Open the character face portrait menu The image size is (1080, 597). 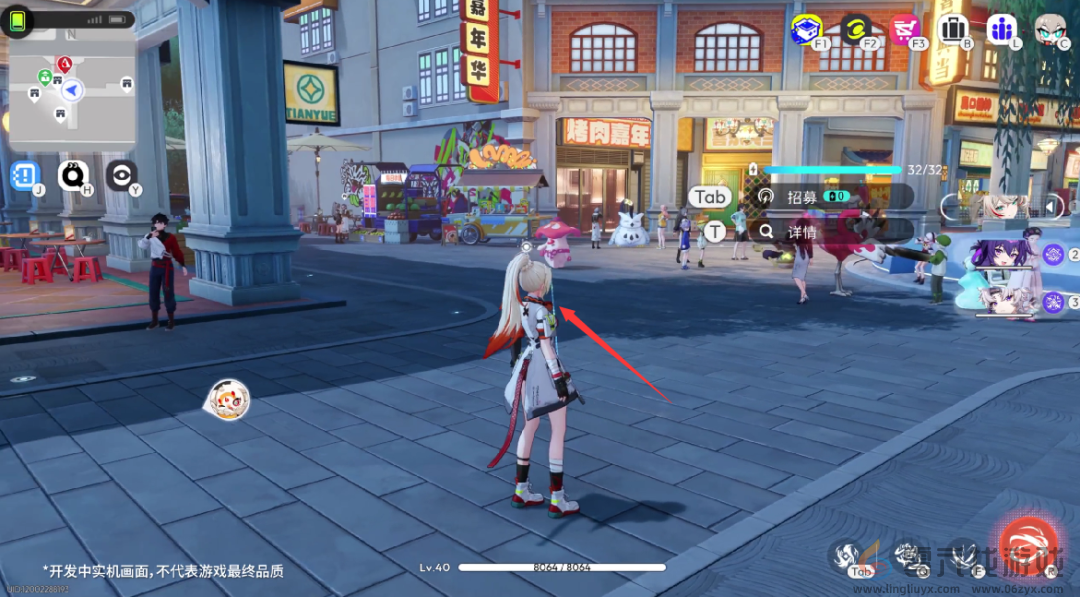1050,29
